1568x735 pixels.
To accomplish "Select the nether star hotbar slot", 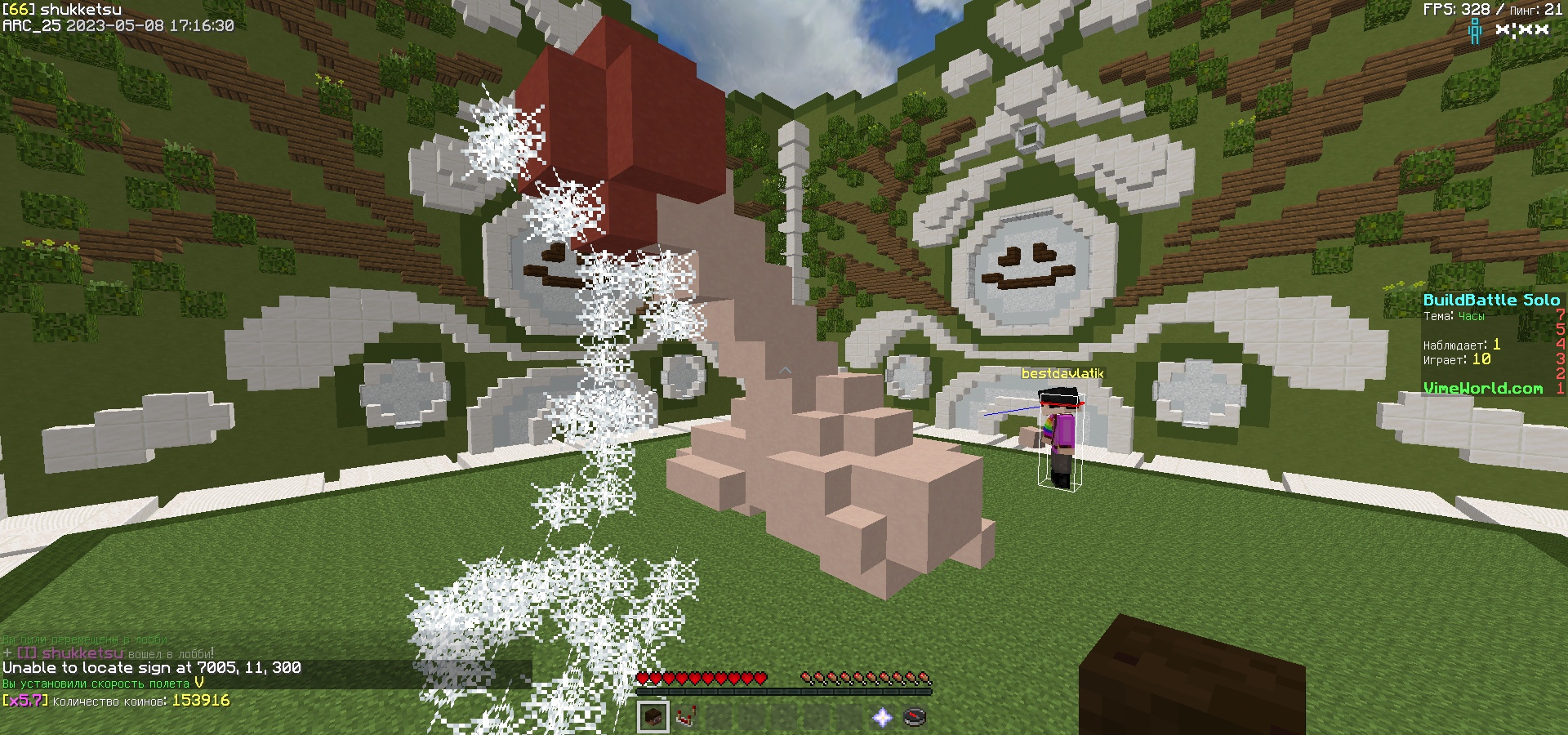I will (x=882, y=717).
